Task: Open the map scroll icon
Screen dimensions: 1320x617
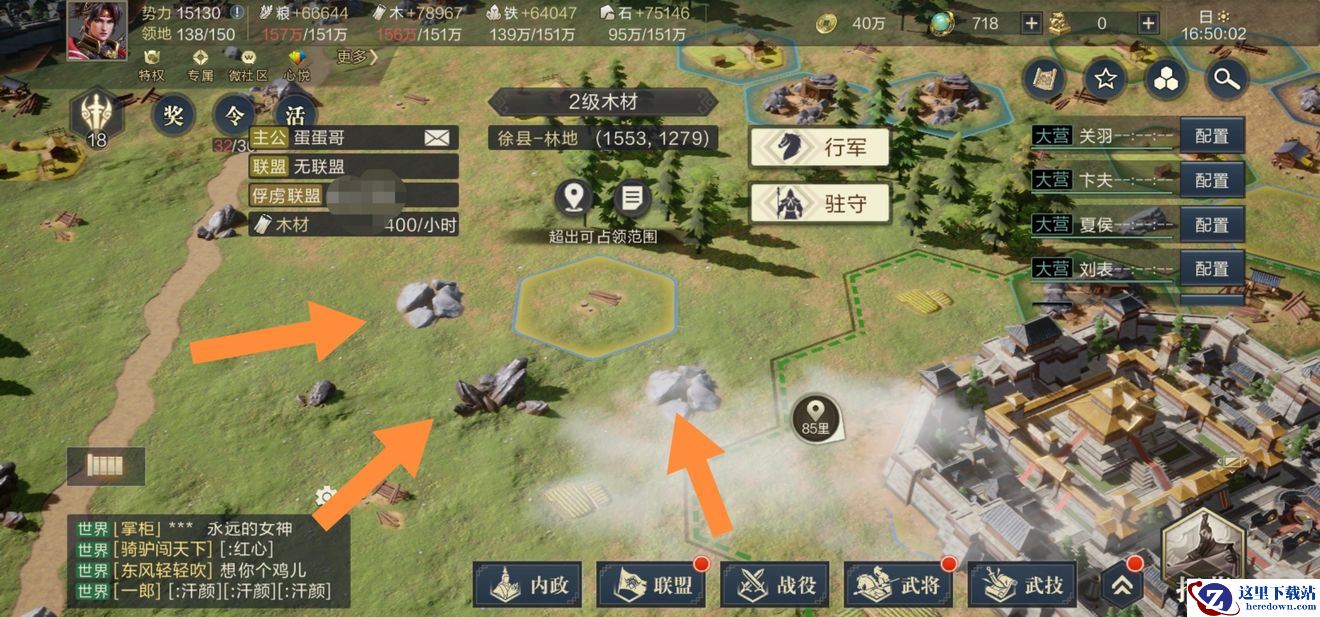Action: [1045, 78]
